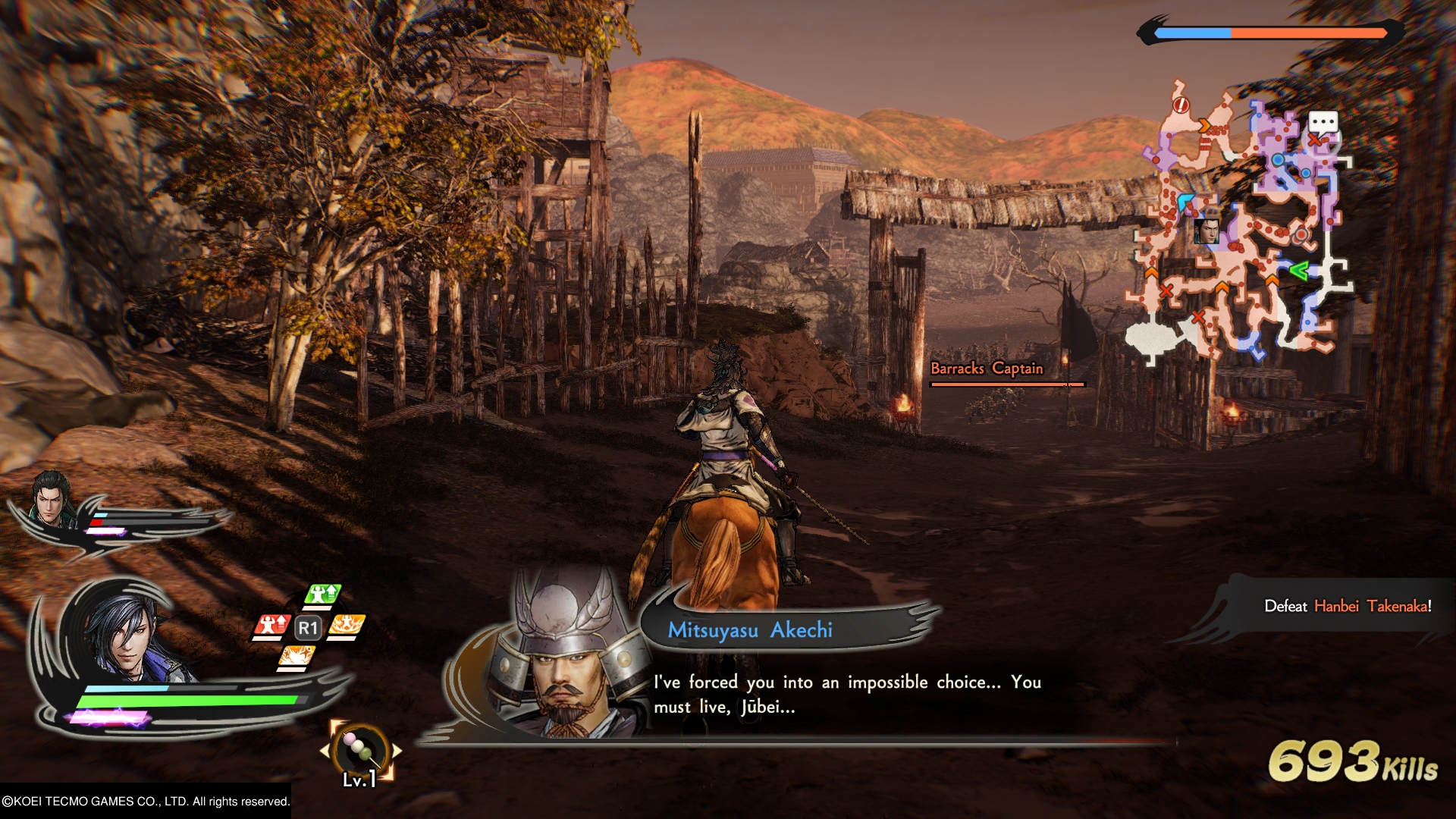Switch to the partner character portrait
1456x819 pixels.
coord(51,499)
